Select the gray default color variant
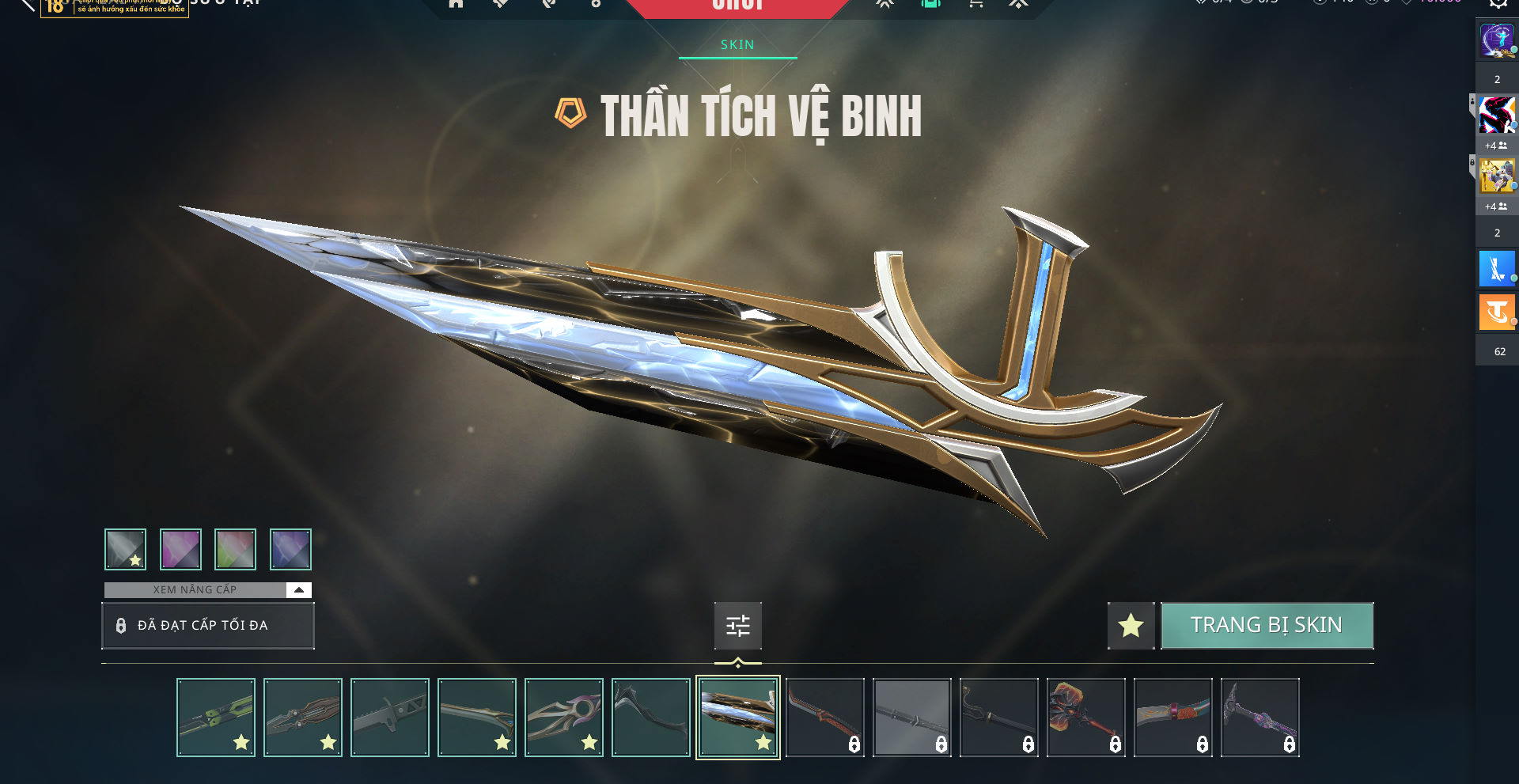Viewport: 1519px width, 784px height. click(126, 549)
